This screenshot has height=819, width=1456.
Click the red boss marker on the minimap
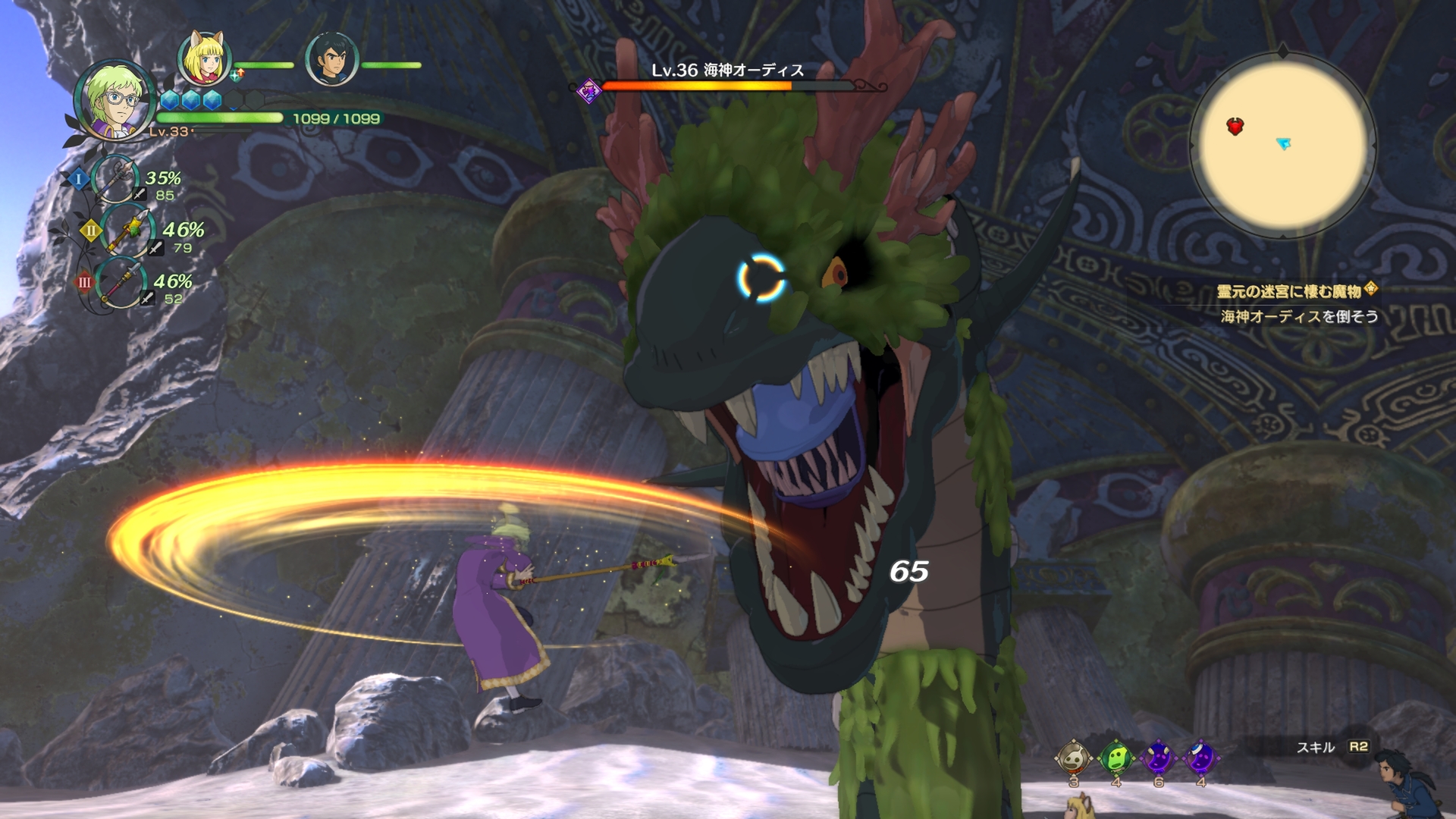(x=1235, y=126)
